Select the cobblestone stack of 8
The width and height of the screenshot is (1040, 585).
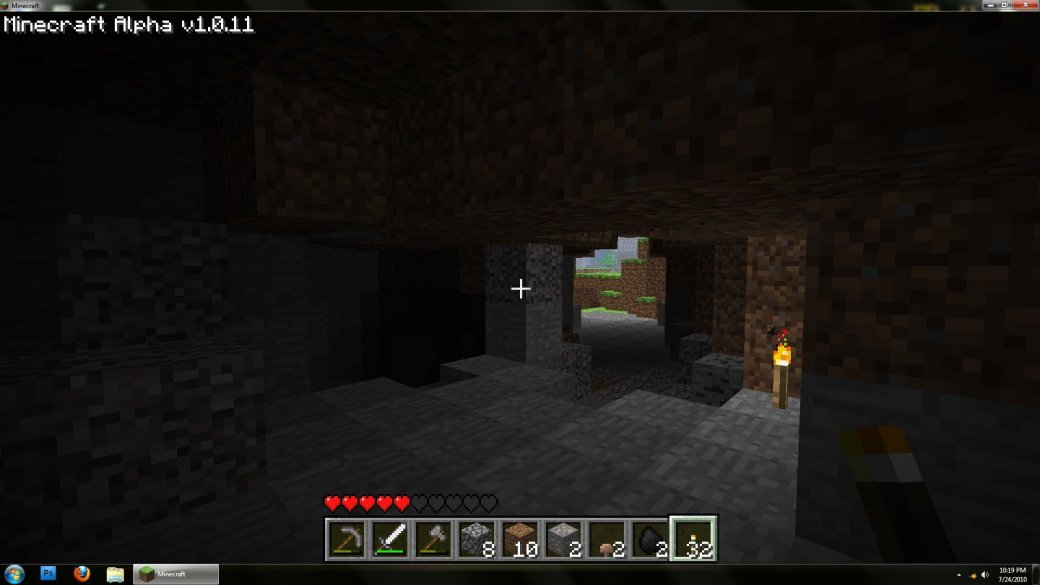click(x=476, y=539)
